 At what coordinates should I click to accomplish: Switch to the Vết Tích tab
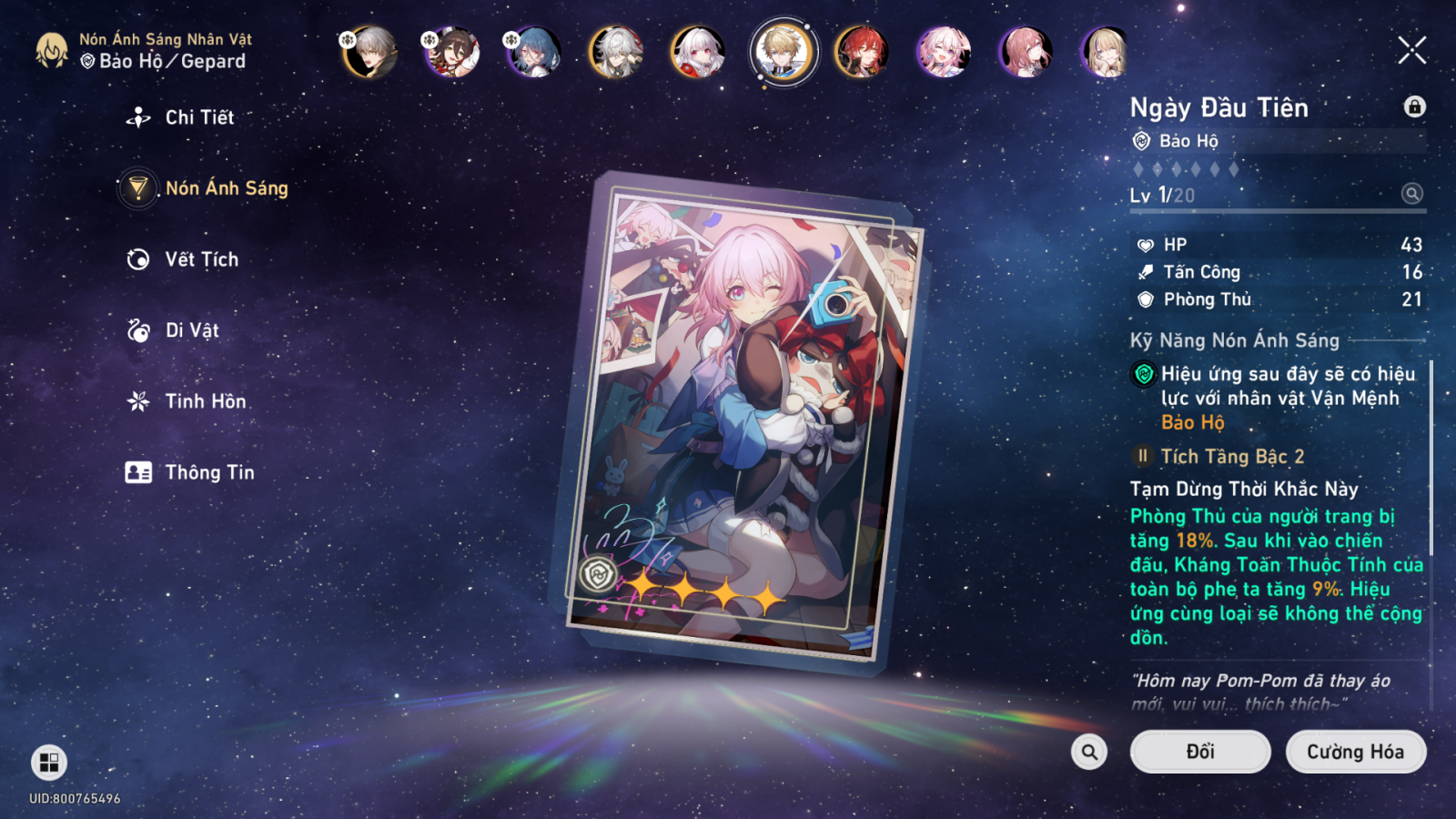coord(201,259)
